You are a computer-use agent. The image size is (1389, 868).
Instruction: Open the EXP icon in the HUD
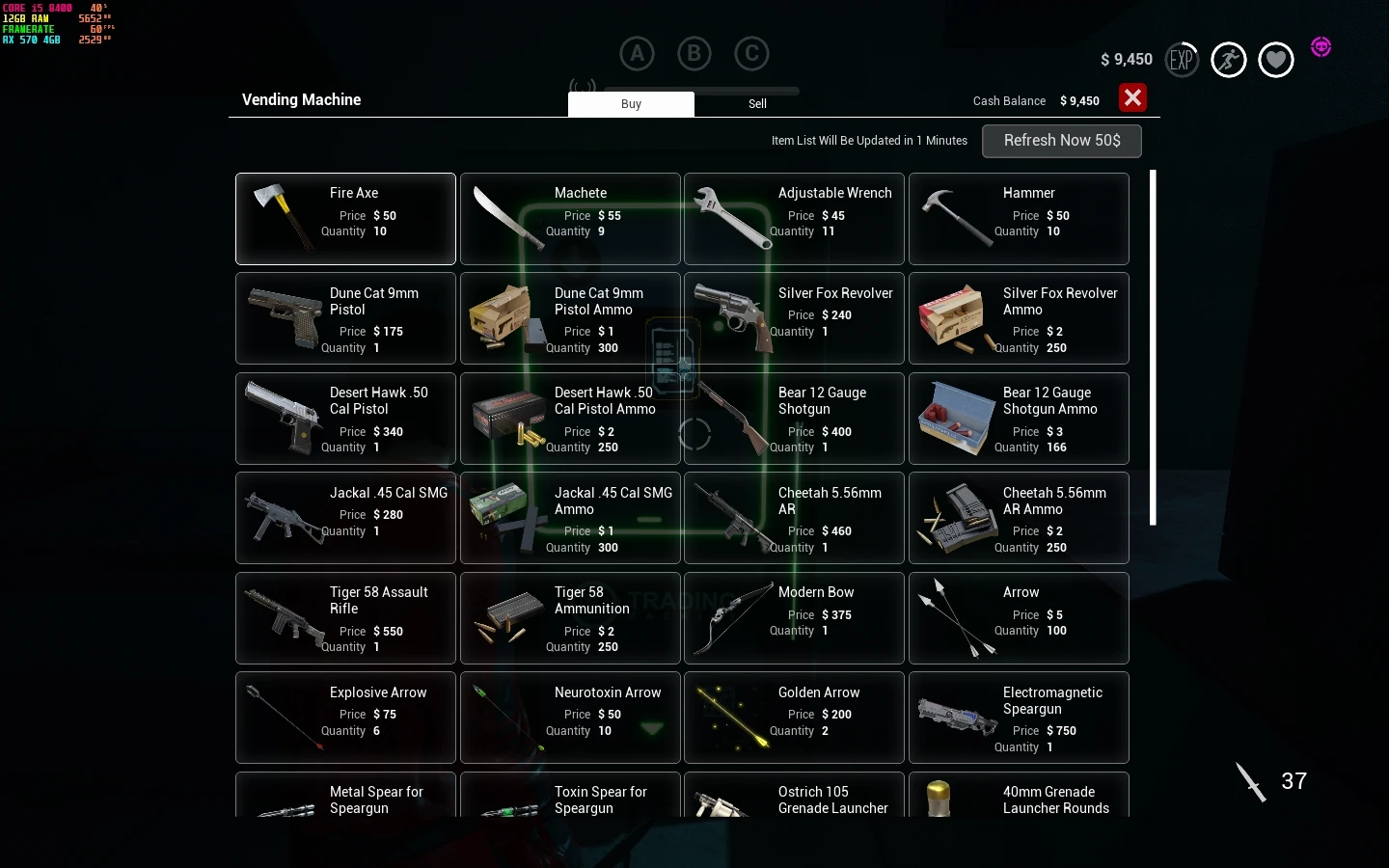point(1182,60)
